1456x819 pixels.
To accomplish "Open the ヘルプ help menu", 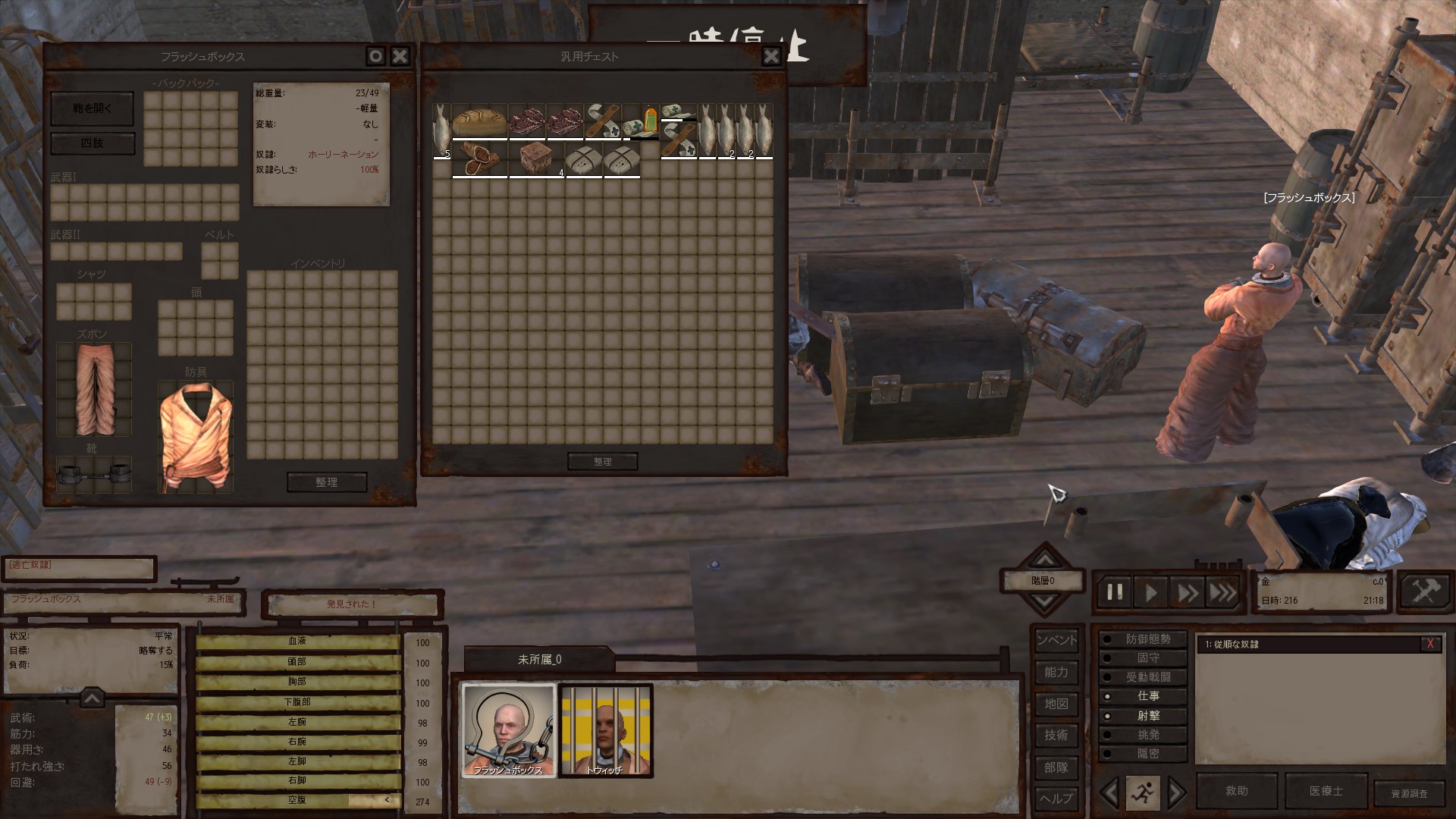I will coord(1056,798).
